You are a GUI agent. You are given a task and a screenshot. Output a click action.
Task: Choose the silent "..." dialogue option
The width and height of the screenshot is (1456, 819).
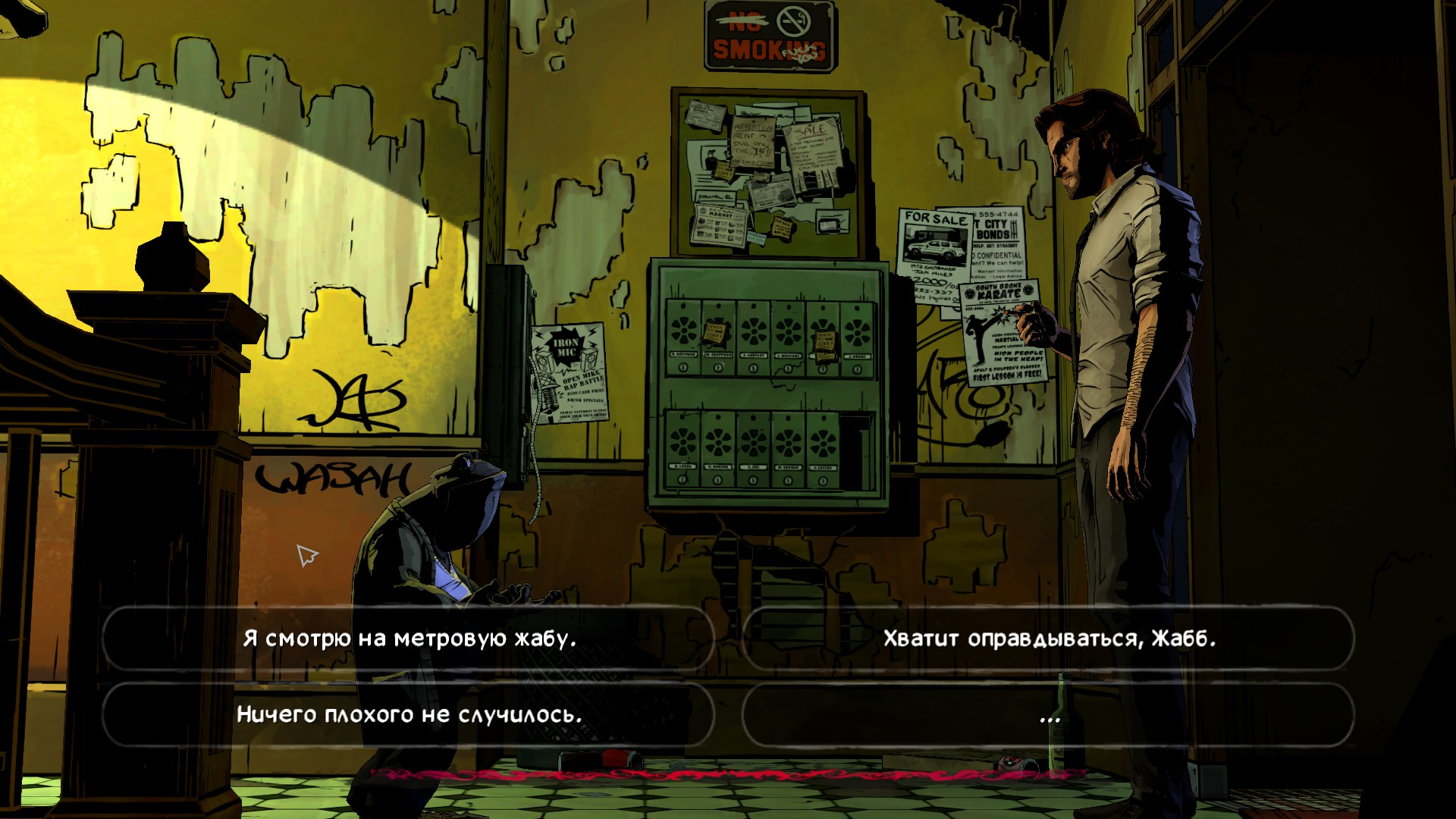(x=1049, y=716)
